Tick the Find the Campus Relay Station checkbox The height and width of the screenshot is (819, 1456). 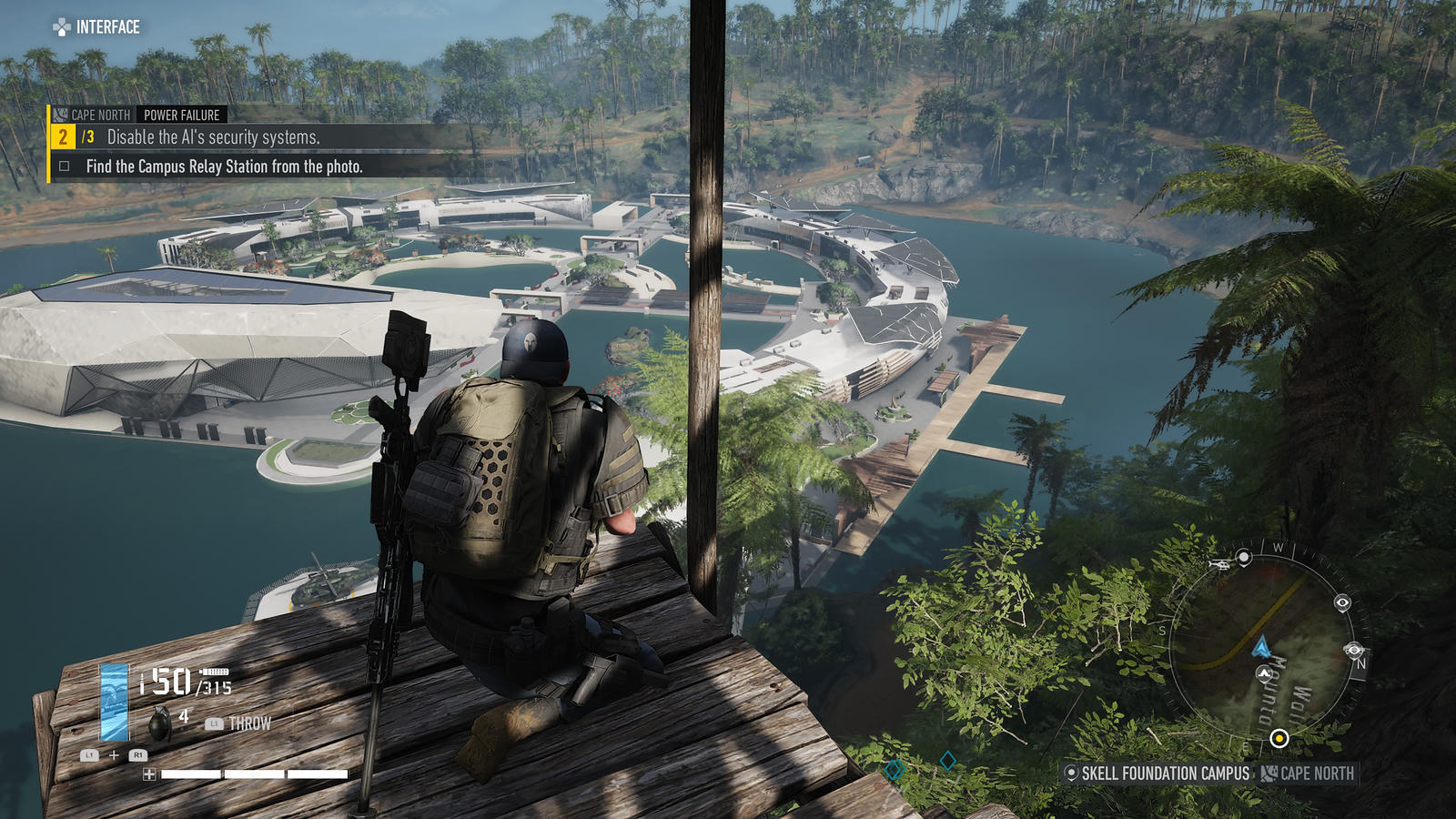click(65, 167)
